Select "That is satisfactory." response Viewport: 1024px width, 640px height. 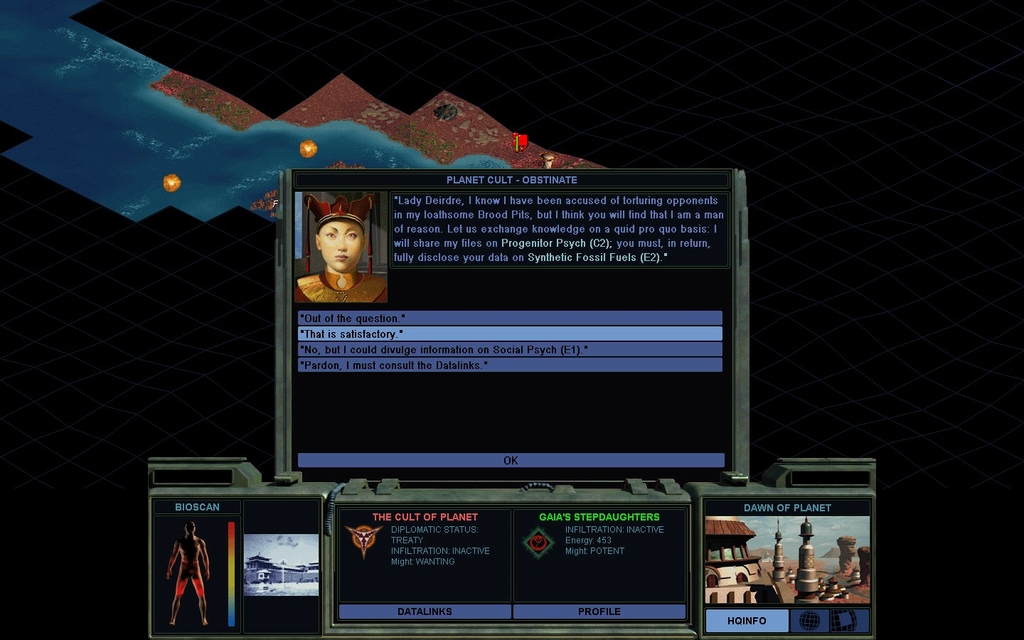pos(510,334)
